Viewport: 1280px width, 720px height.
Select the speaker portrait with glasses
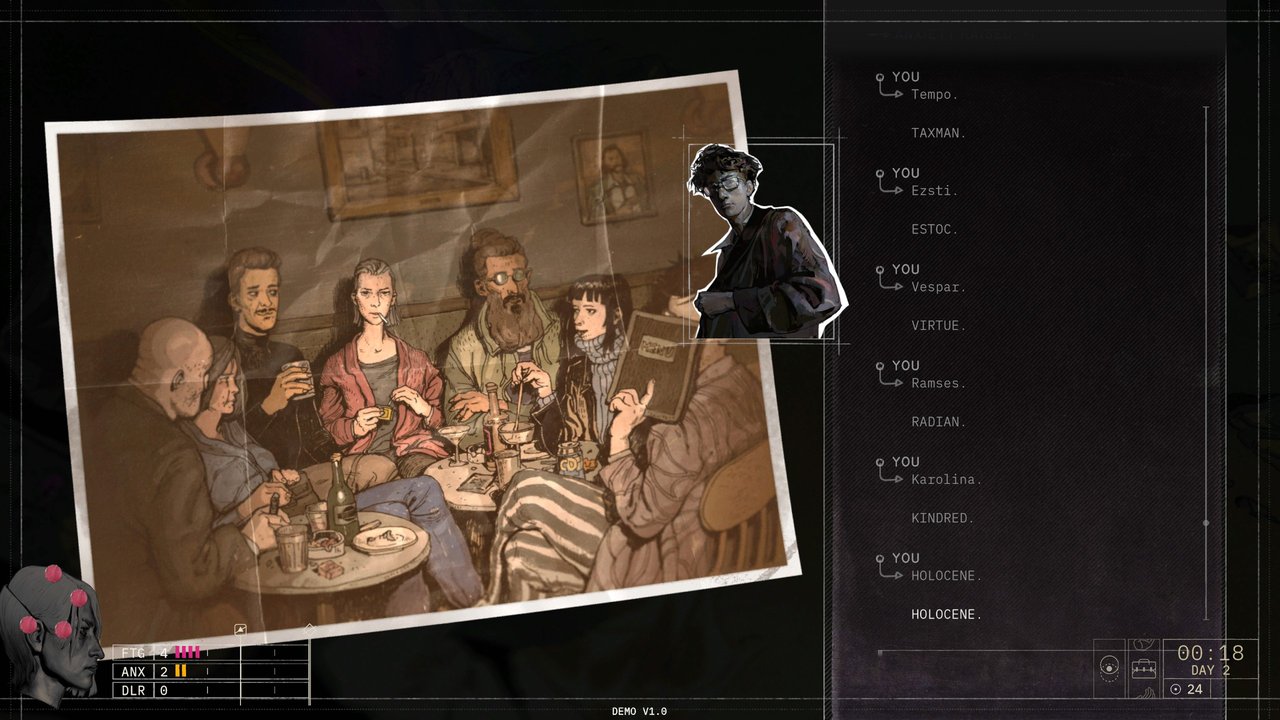point(762,242)
